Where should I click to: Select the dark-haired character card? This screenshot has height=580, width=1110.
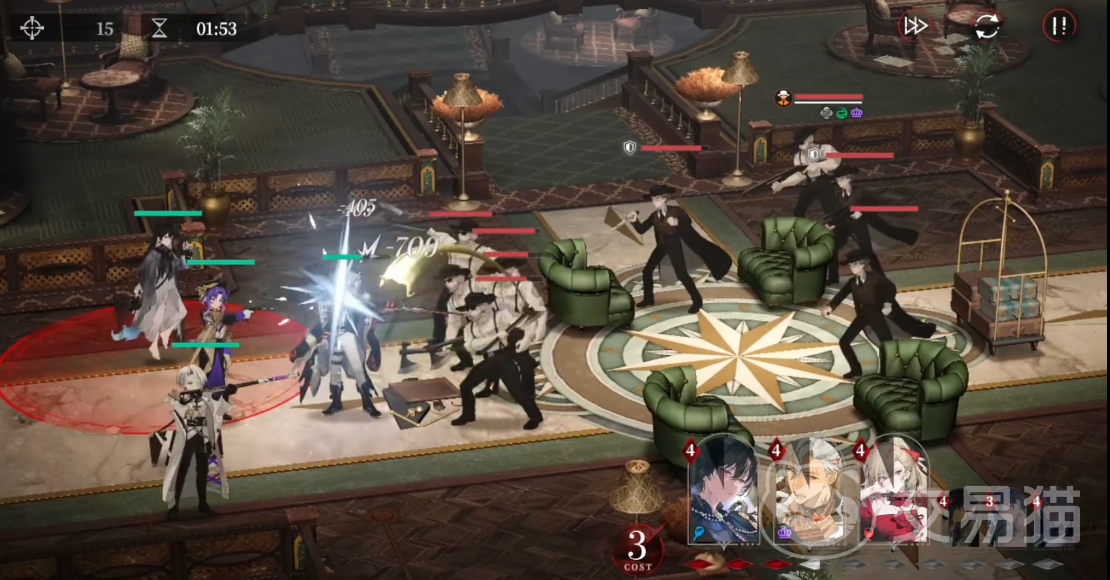pyautogui.click(x=724, y=491)
